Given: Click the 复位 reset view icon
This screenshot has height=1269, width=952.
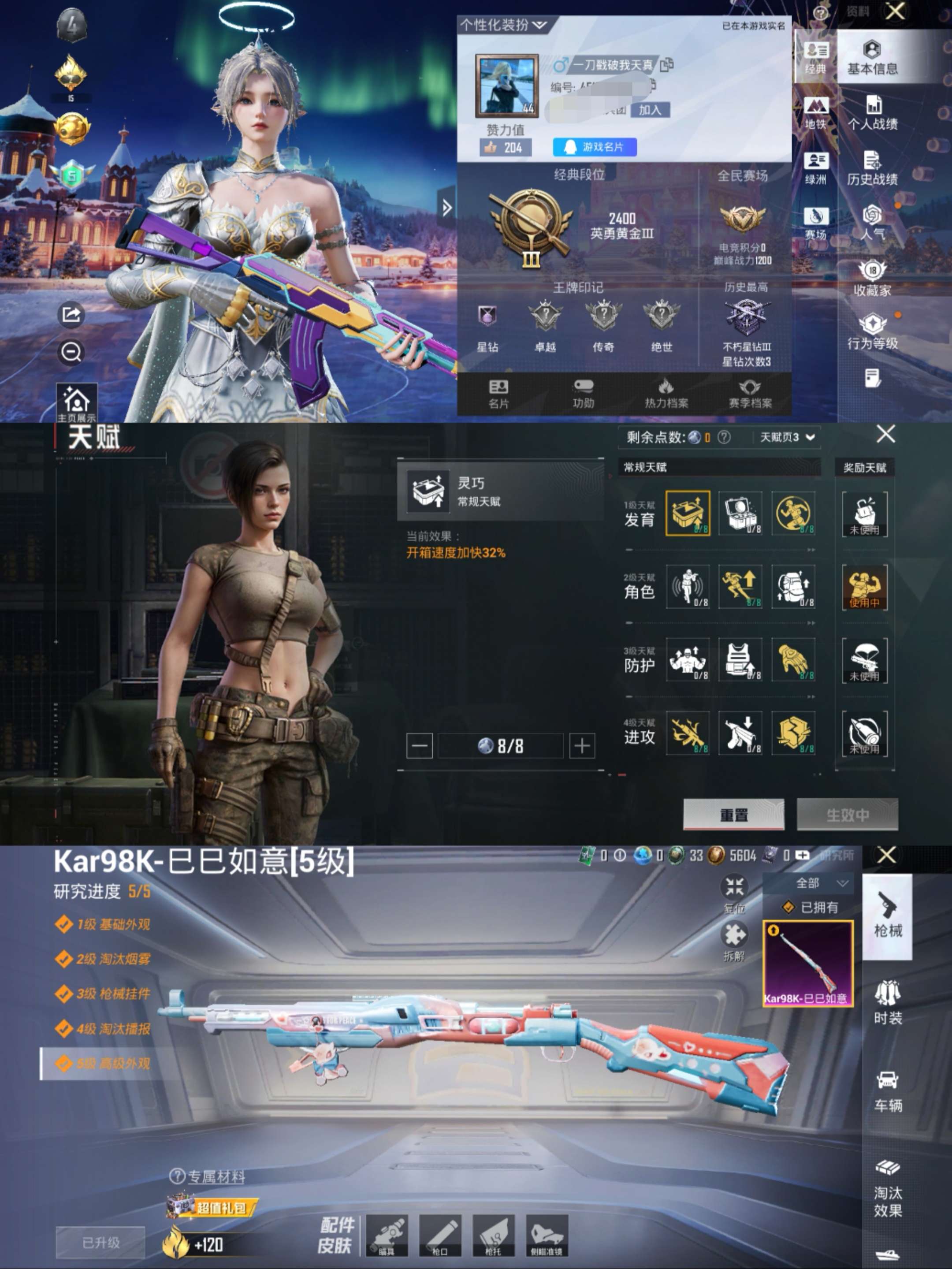Looking at the screenshot, I should (x=735, y=887).
